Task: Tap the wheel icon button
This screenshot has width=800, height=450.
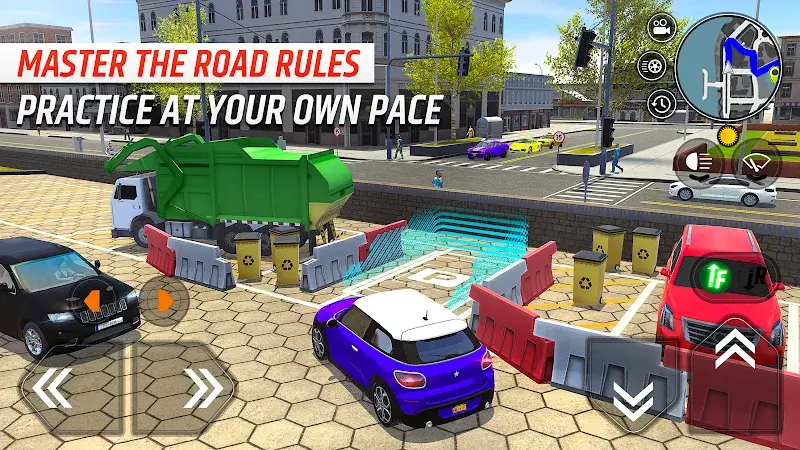Action: pyautogui.click(x=652, y=66)
